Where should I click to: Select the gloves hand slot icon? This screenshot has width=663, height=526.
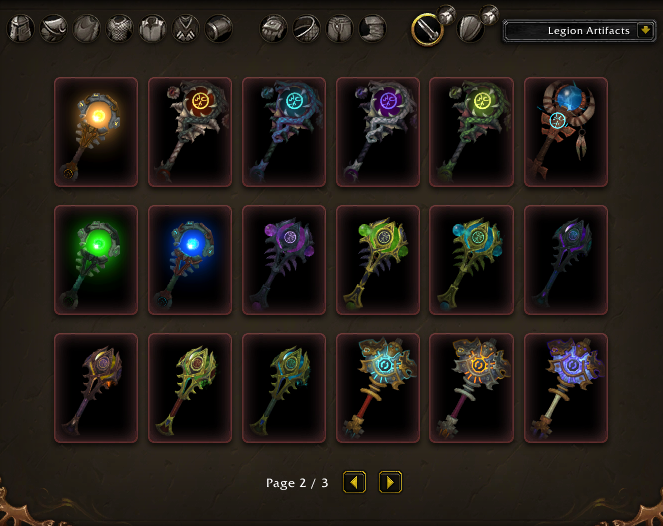pos(274,29)
